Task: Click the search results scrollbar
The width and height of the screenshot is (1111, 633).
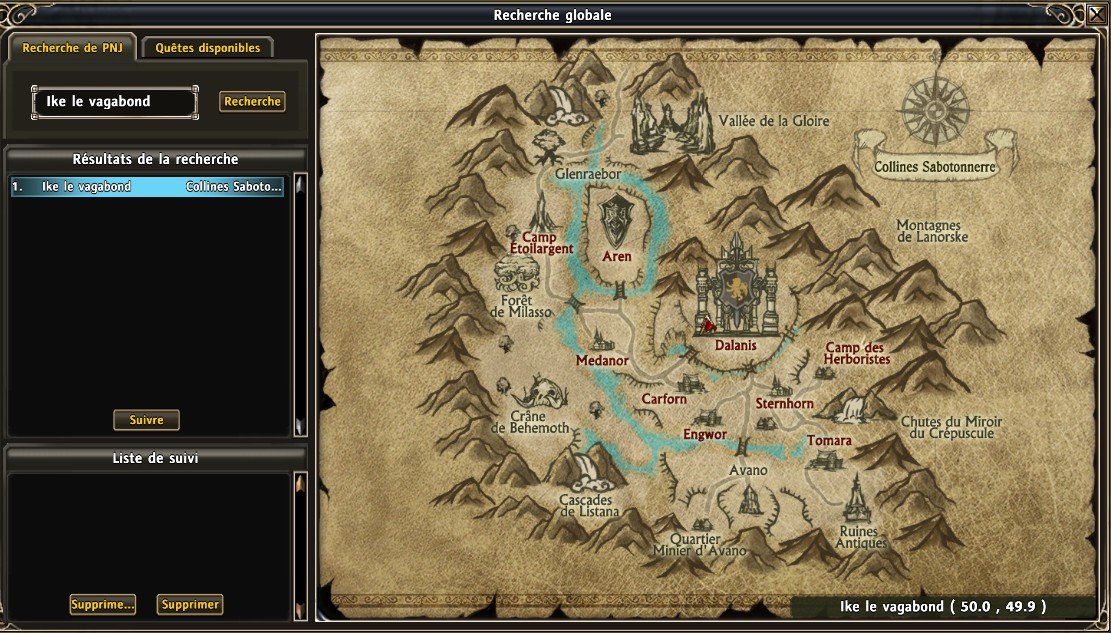Action: tap(299, 305)
